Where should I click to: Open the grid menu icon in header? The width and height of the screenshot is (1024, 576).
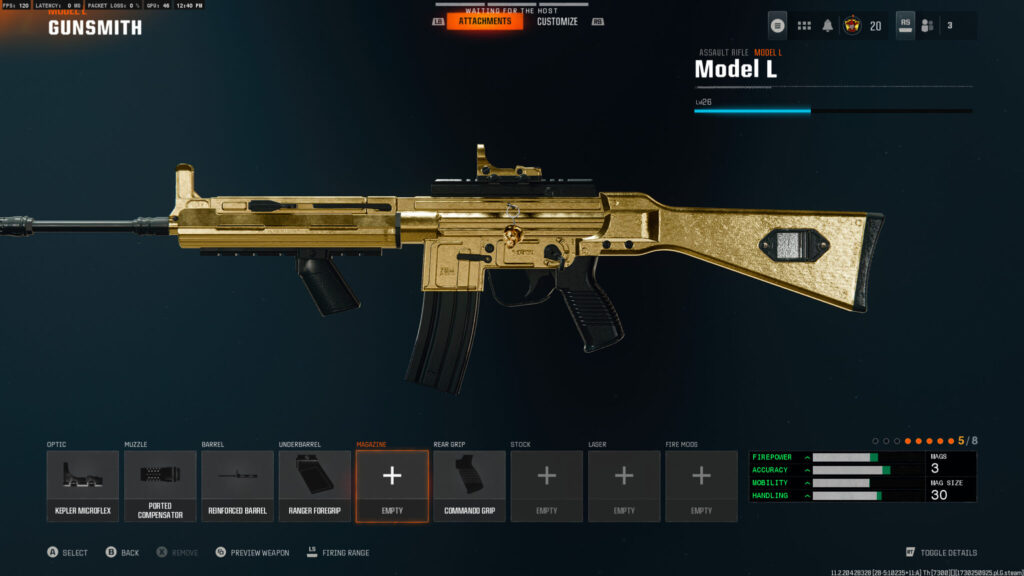pyautogui.click(x=804, y=26)
